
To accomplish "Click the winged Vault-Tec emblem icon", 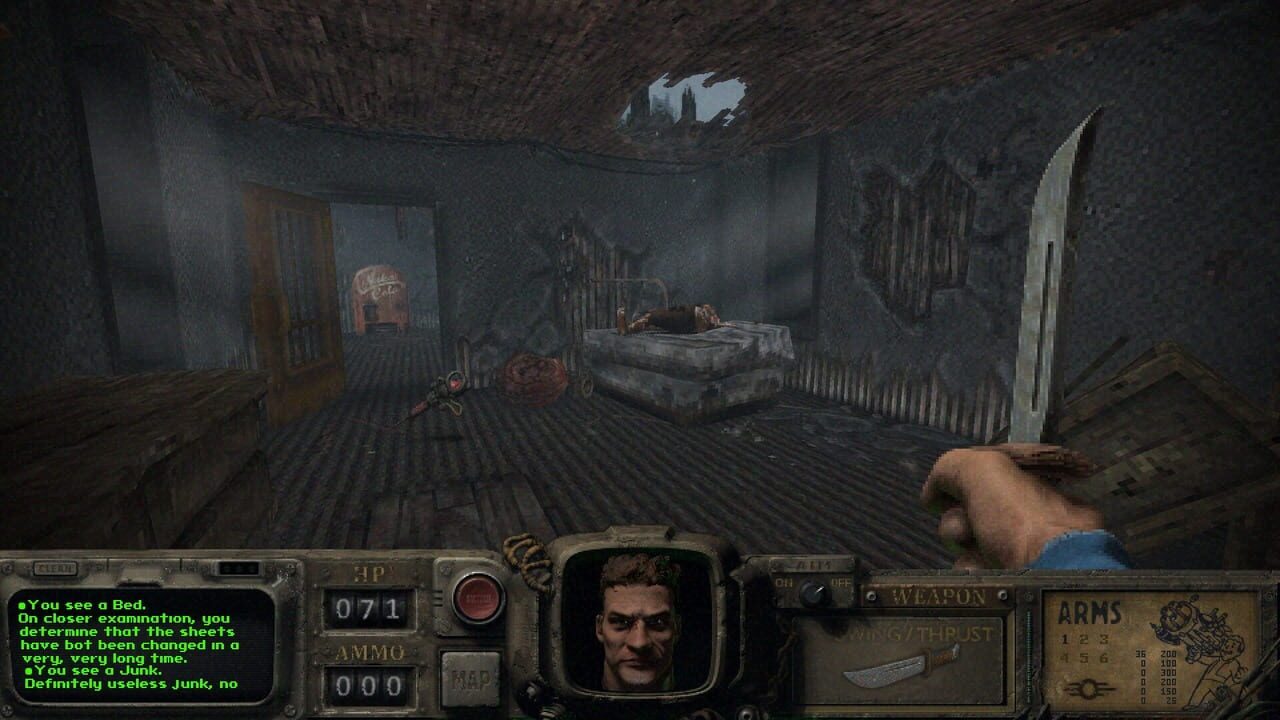I will pos(1087,688).
